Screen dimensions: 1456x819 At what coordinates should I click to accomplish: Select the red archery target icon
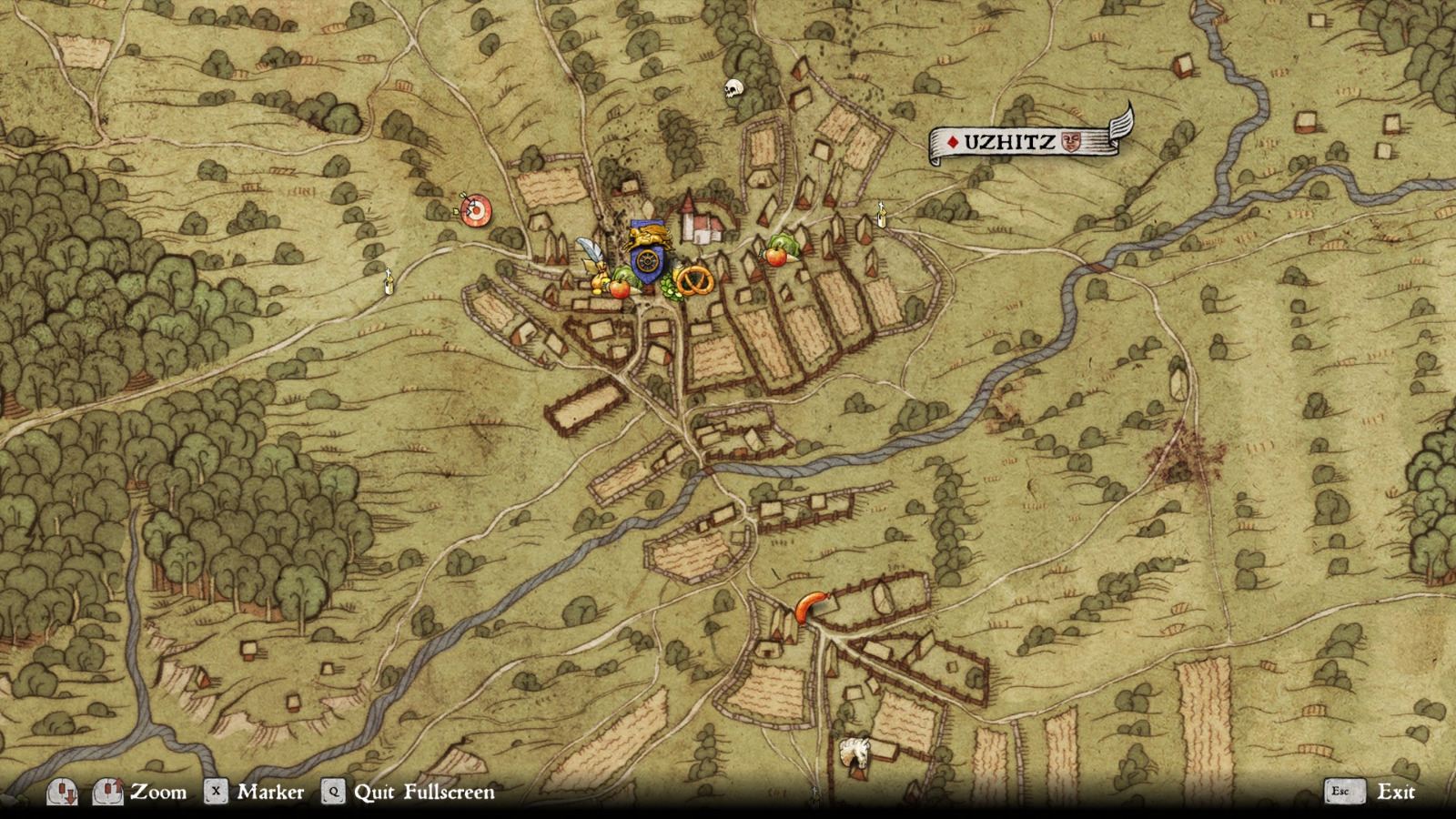coord(474,208)
